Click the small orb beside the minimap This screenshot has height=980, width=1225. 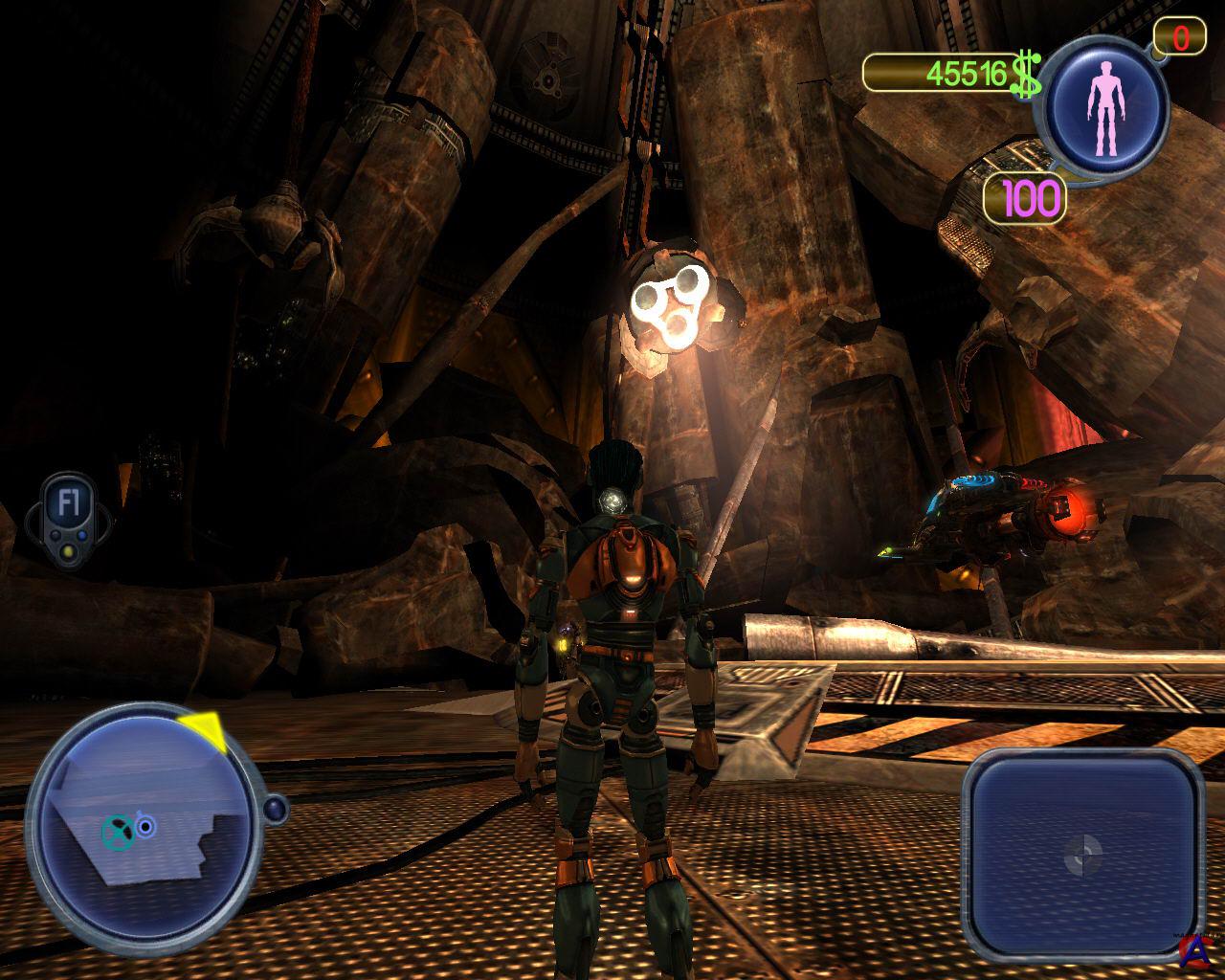pyautogui.click(x=277, y=810)
